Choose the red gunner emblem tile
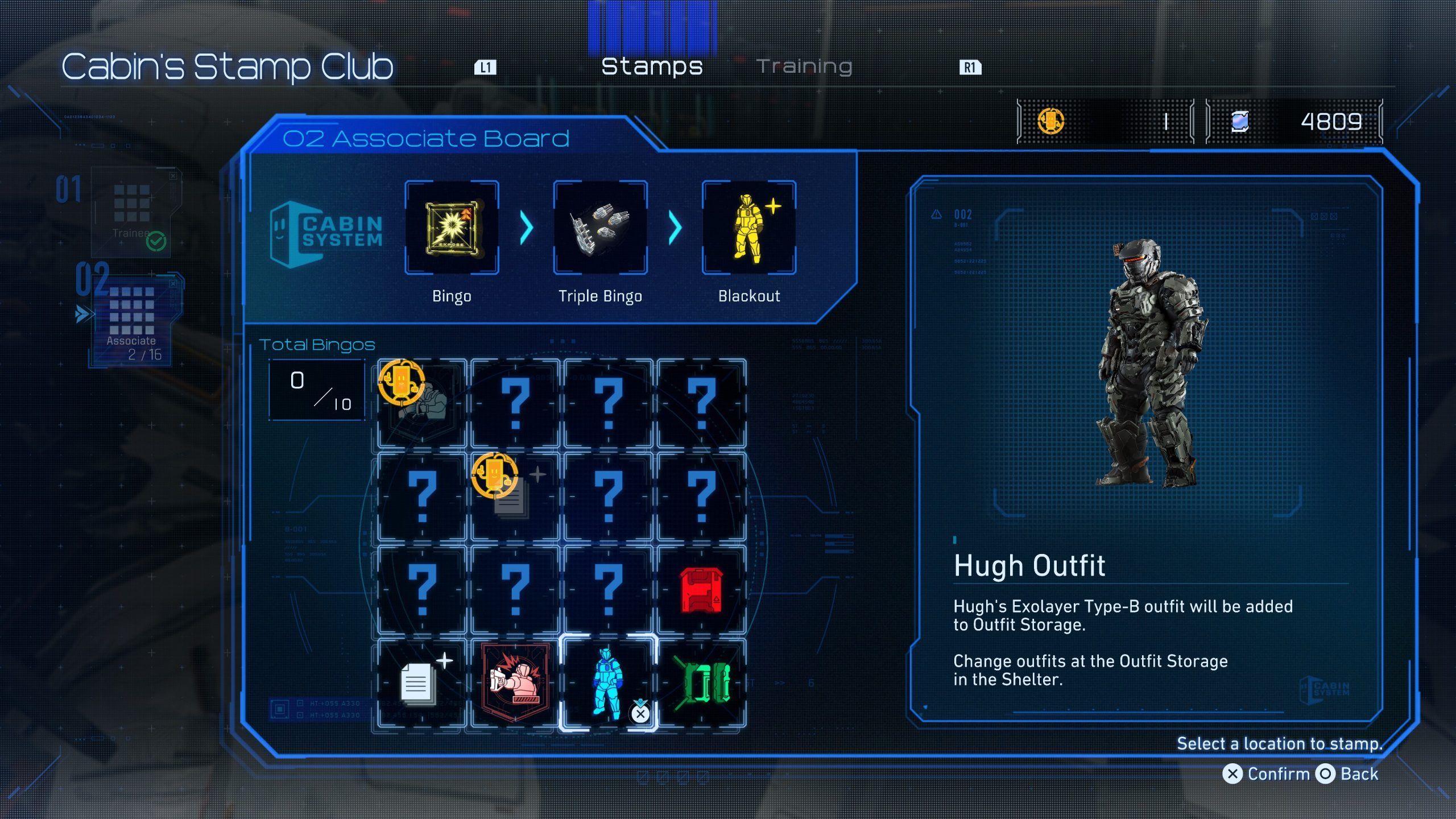Screen dimensions: 1456x819 click(x=515, y=683)
